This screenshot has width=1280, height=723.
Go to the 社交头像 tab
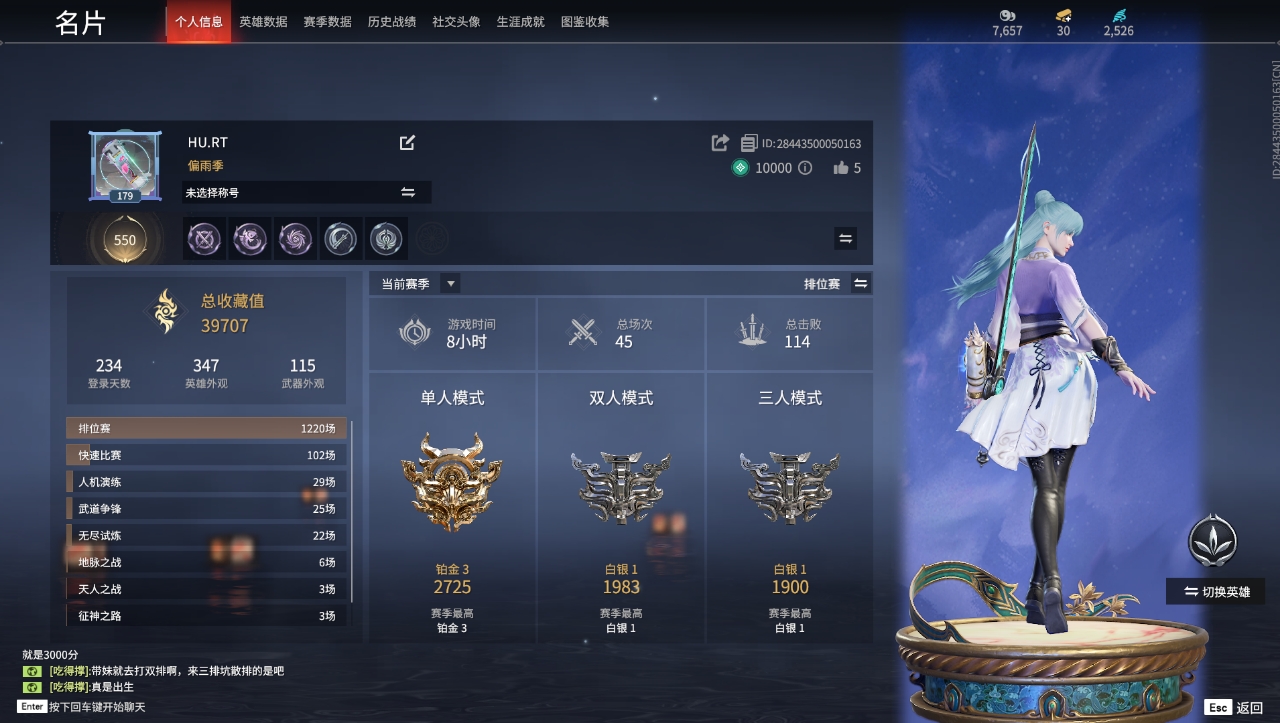[456, 22]
